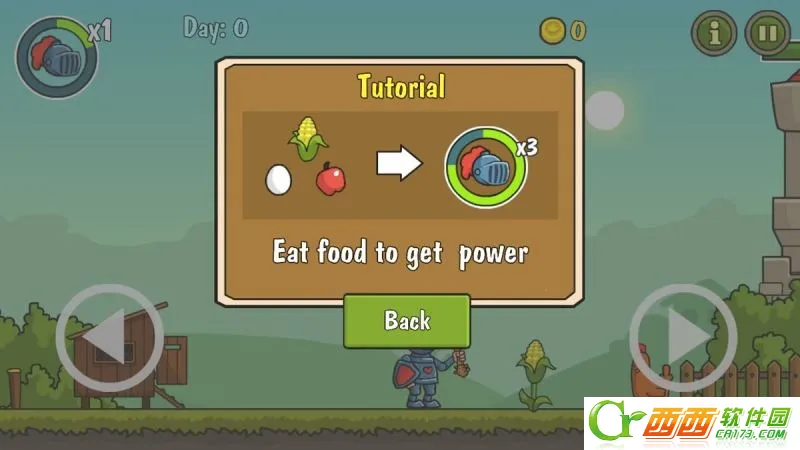Tap the move right arrow control
This screenshot has width=800, height=450.
point(683,338)
